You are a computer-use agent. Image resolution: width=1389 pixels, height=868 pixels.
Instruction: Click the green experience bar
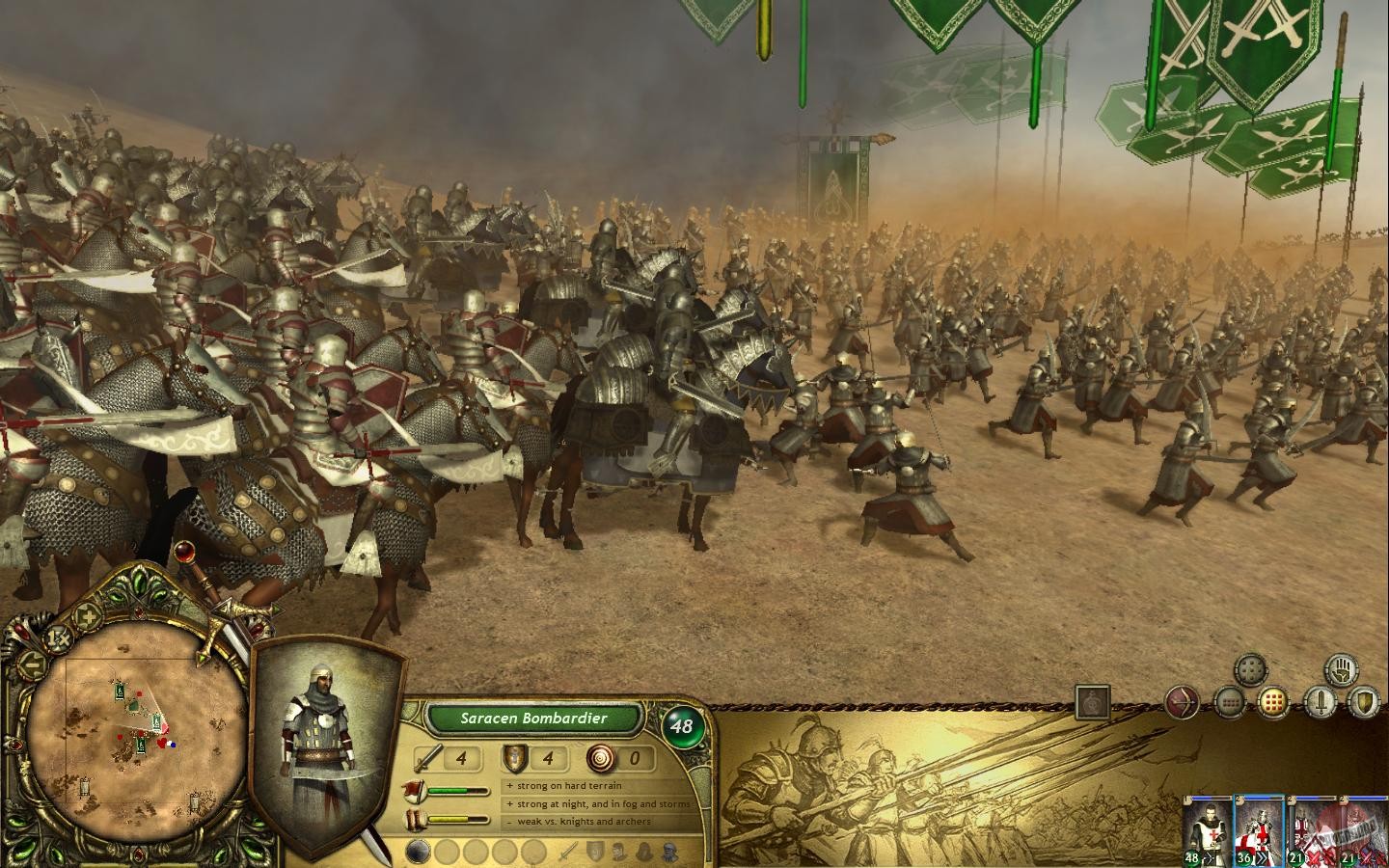click(461, 791)
